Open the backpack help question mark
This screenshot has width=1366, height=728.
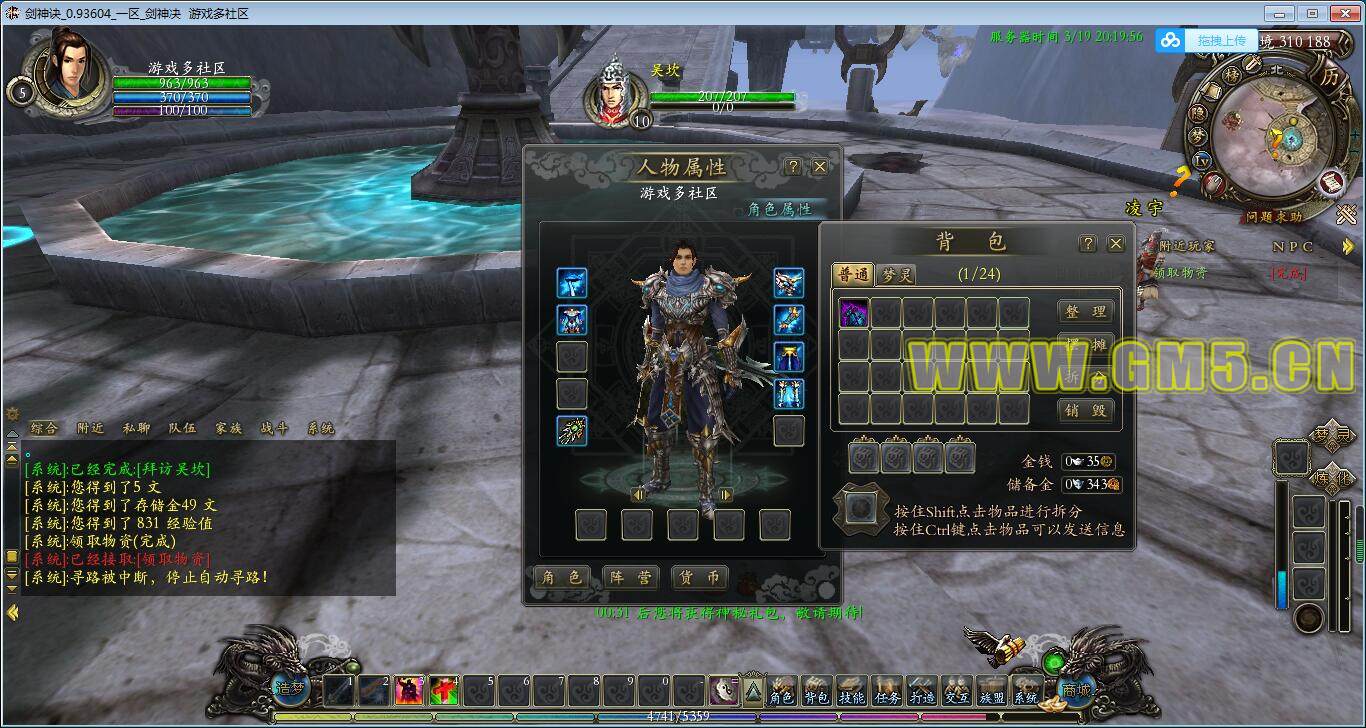[1088, 244]
